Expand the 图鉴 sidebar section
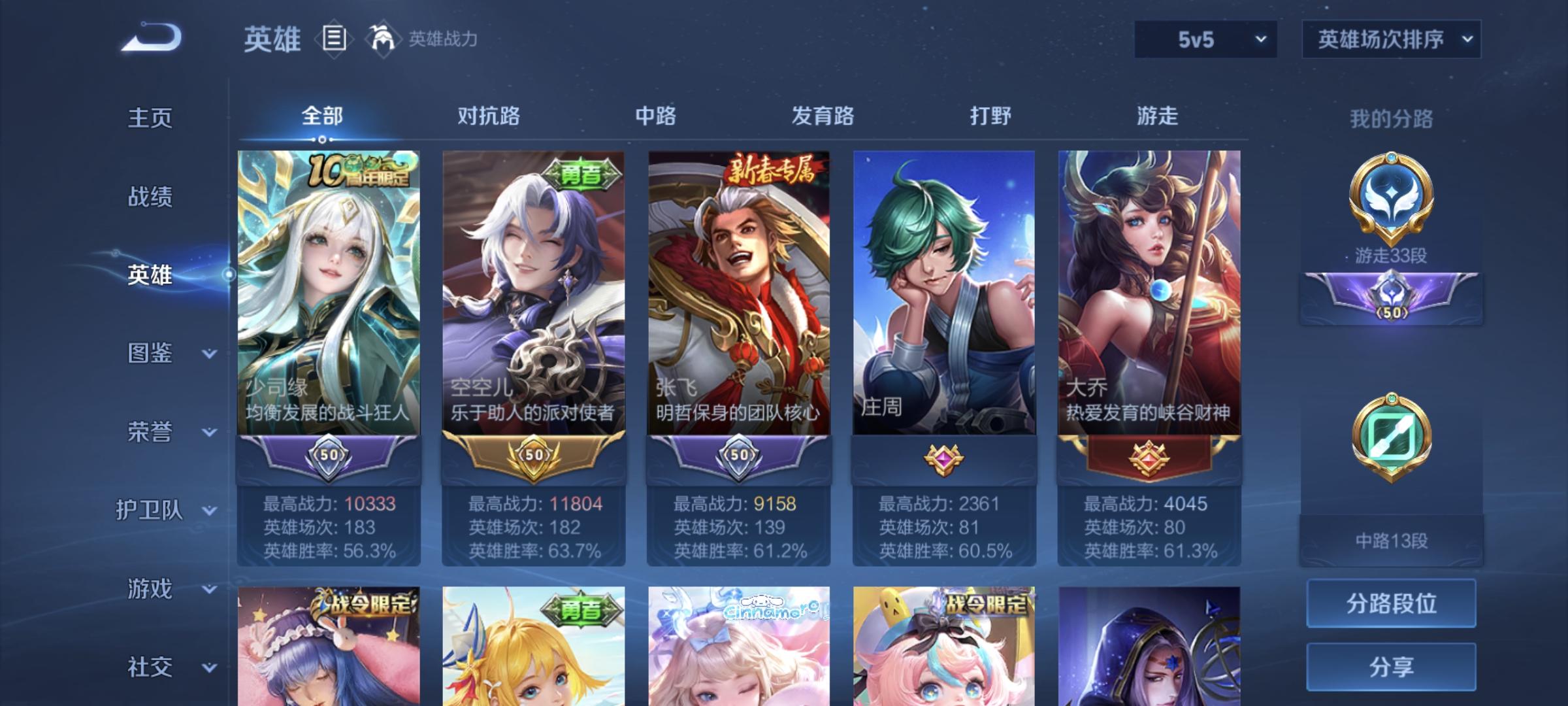Viewport: 1568px width, 706px height. point(152,354)
